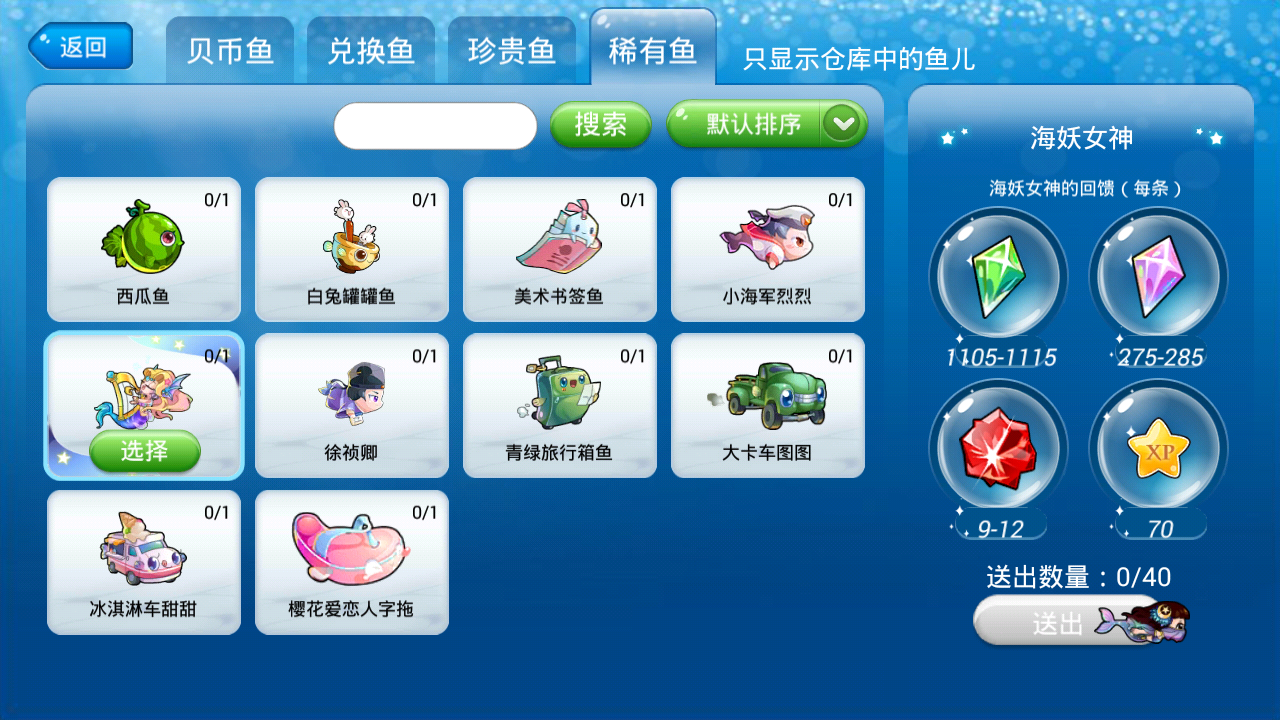Click the red gem reward icon

(997, 449)
